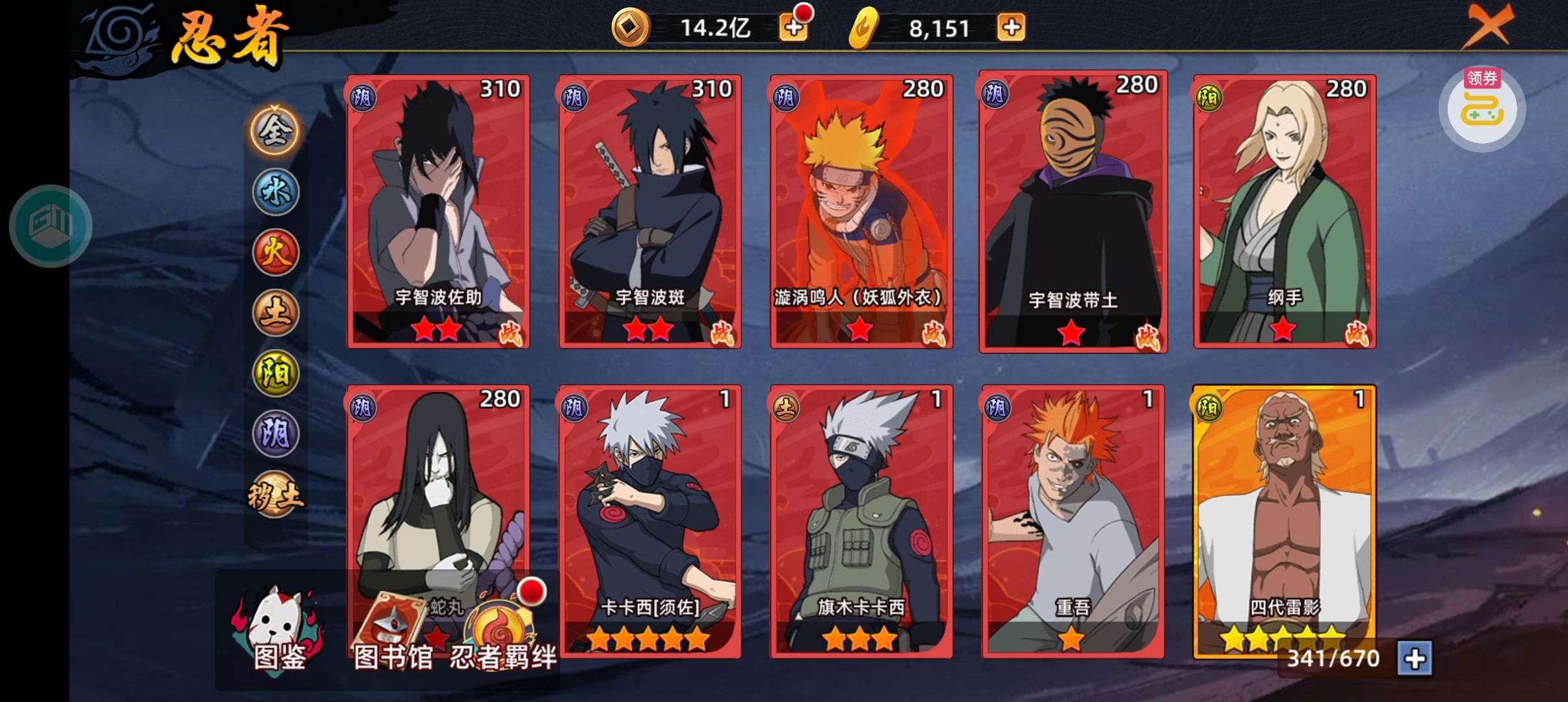Close the ninja screen with the orange X
This screenshot has width=1568, height=702.
(x=1487, y=26)
